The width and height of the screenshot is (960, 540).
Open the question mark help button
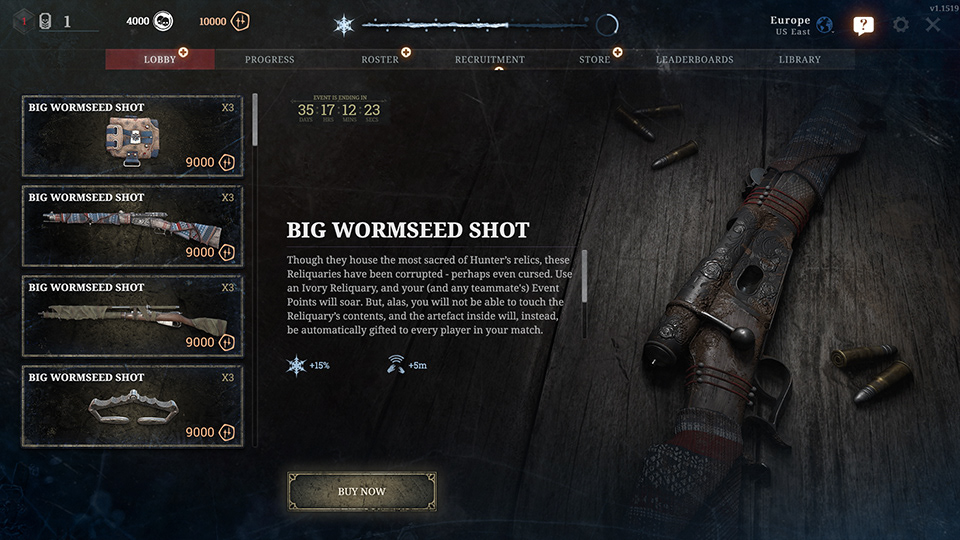pyautogui.click(x=864, y=25)
